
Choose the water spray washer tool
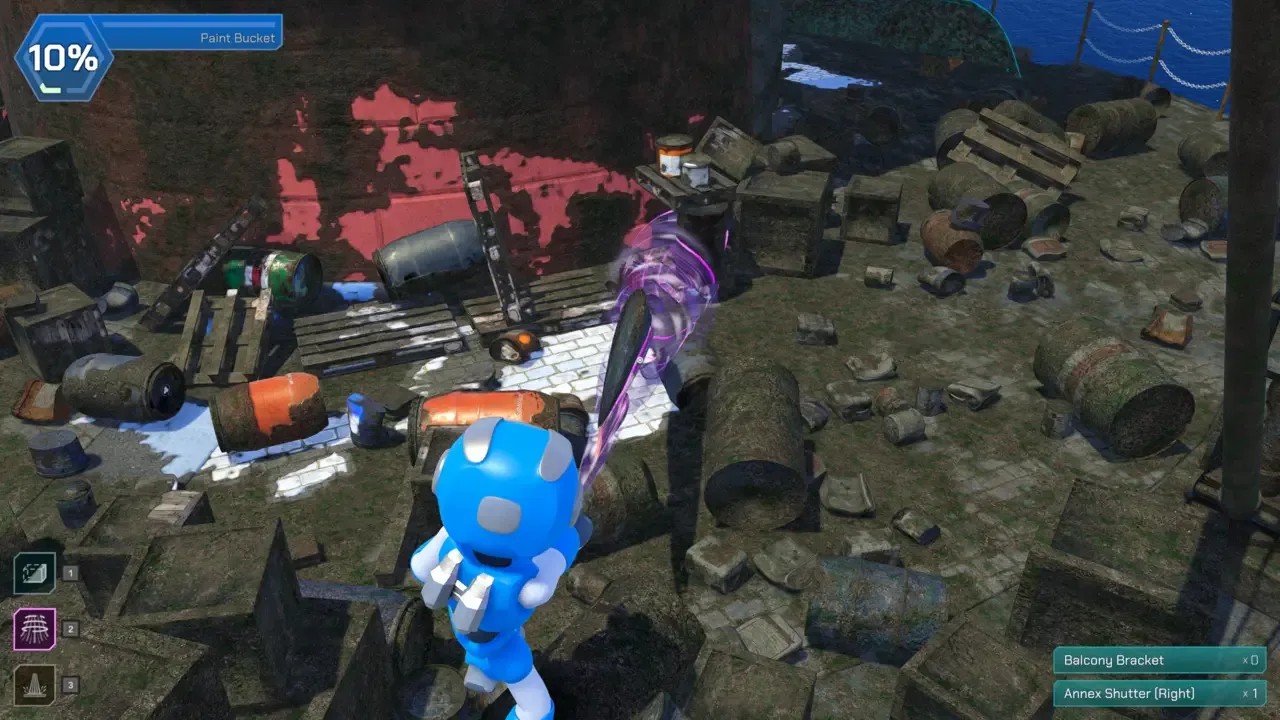pos(35,685)
